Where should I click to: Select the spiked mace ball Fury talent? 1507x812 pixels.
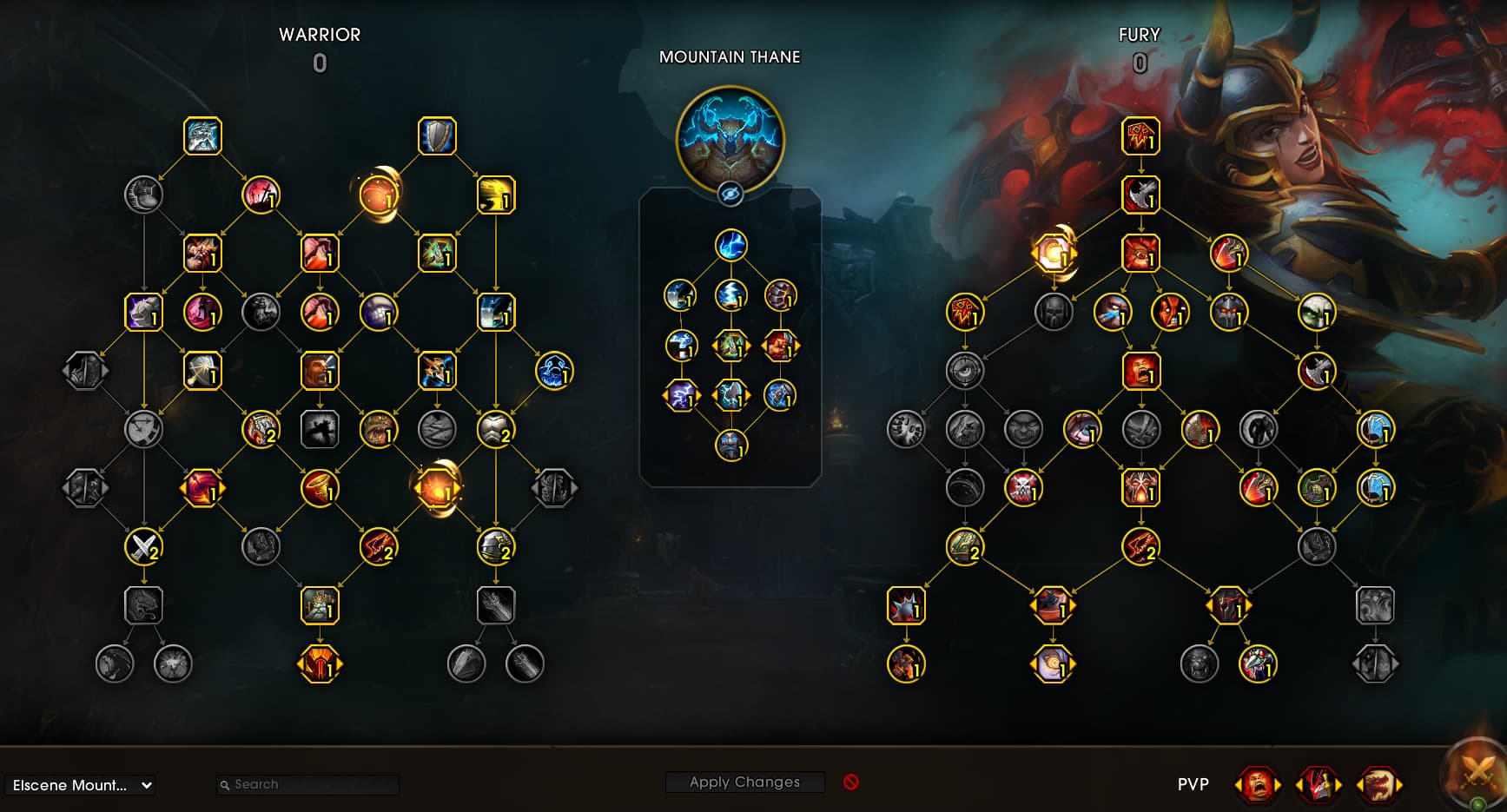click(906, 605)
